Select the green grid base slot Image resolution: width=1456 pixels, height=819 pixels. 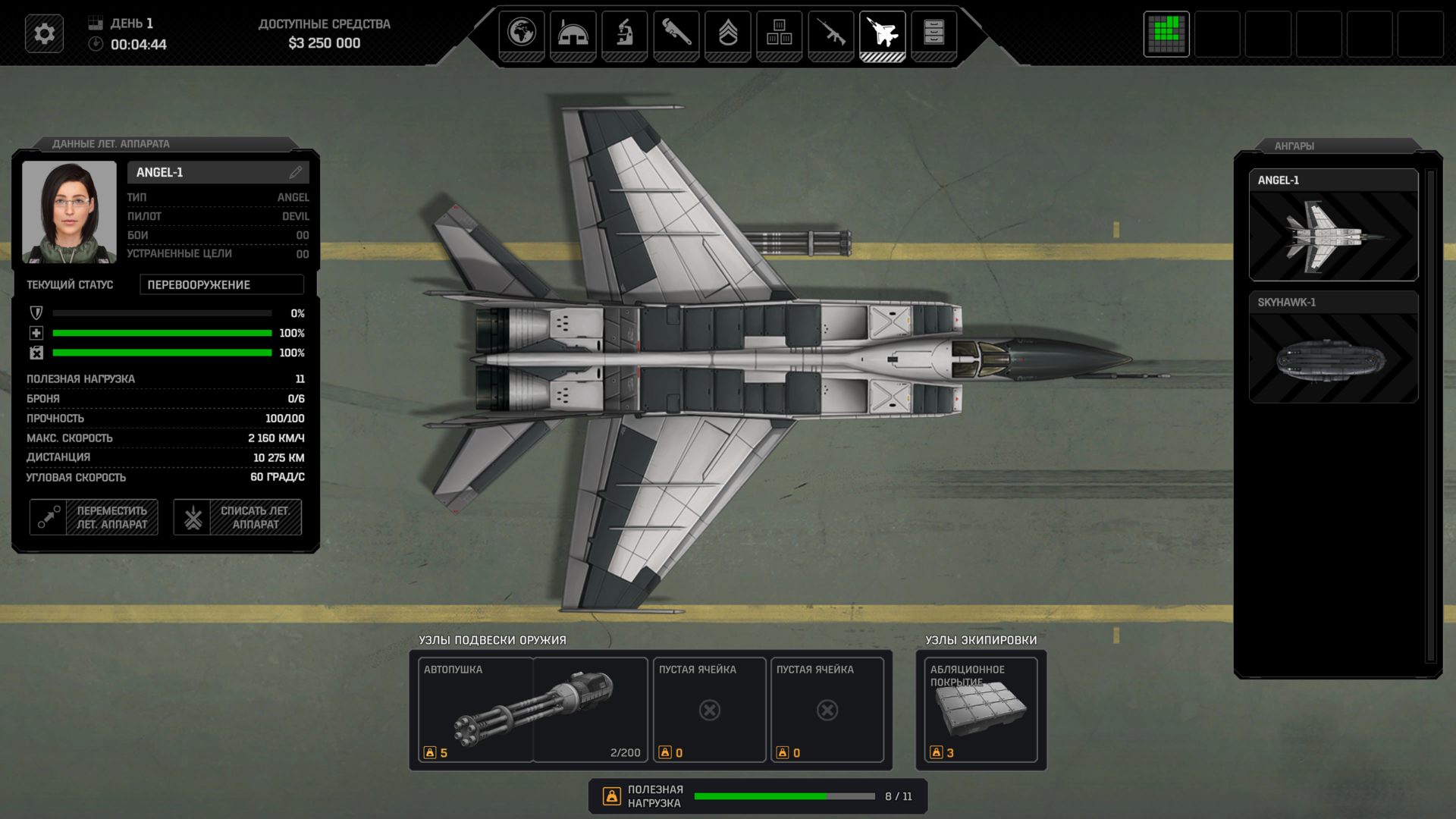point(1166,34)
